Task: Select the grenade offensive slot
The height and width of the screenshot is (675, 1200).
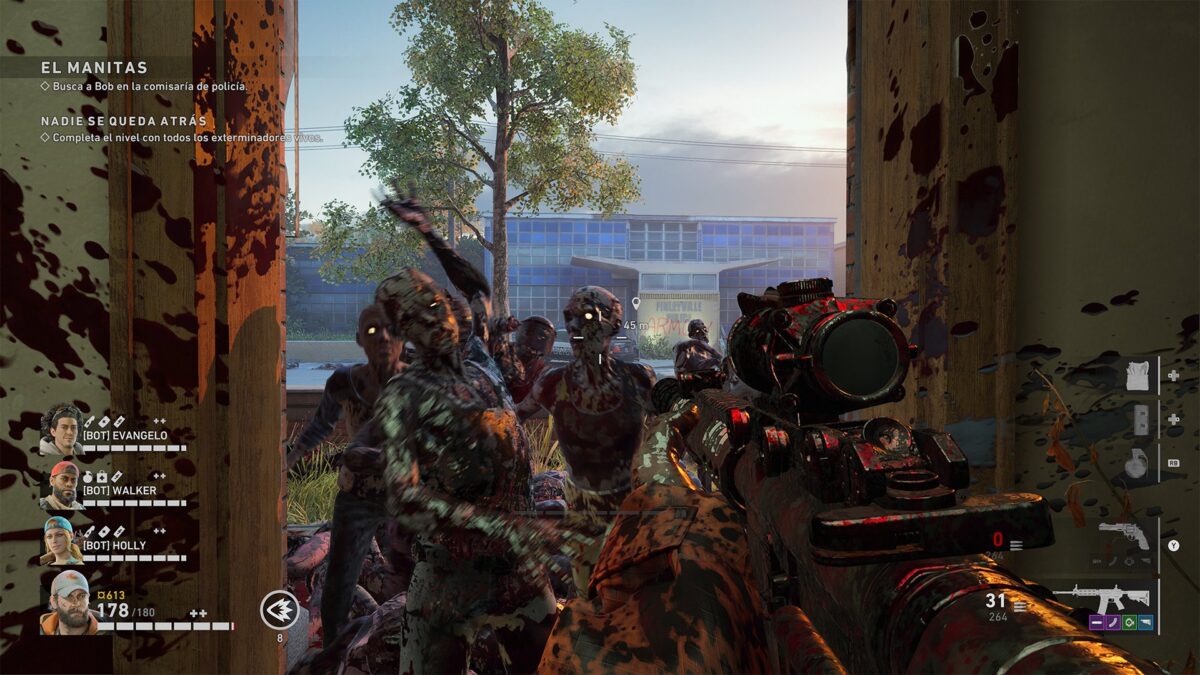Action: click(x=1138, y=463)
